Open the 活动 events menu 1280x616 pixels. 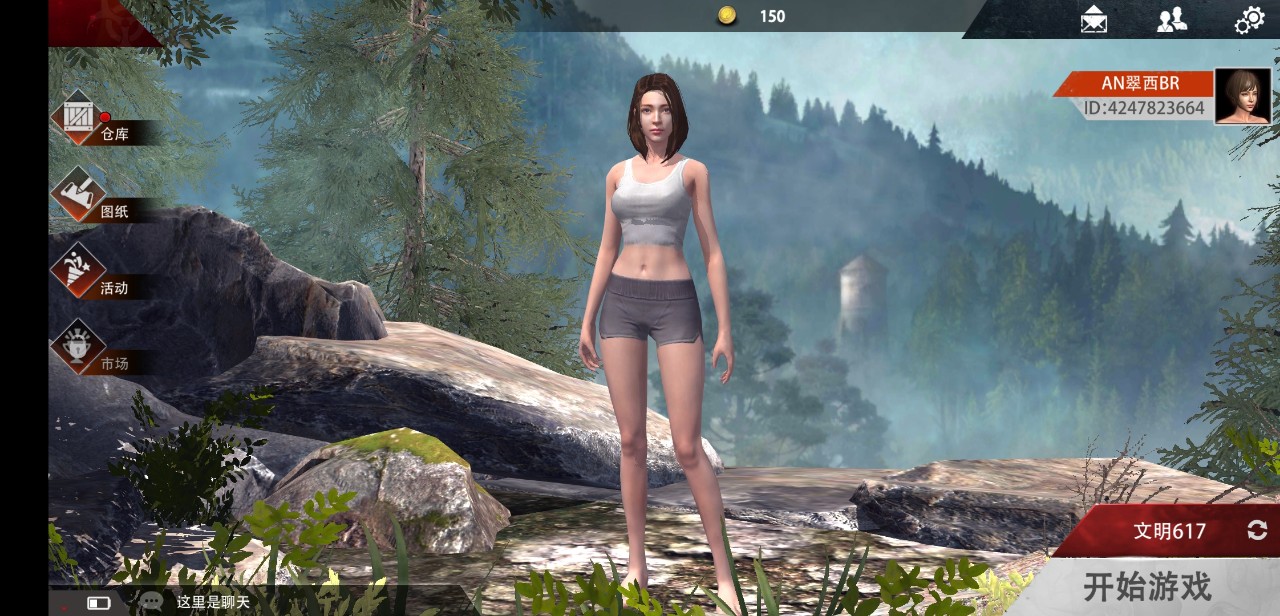80,271
